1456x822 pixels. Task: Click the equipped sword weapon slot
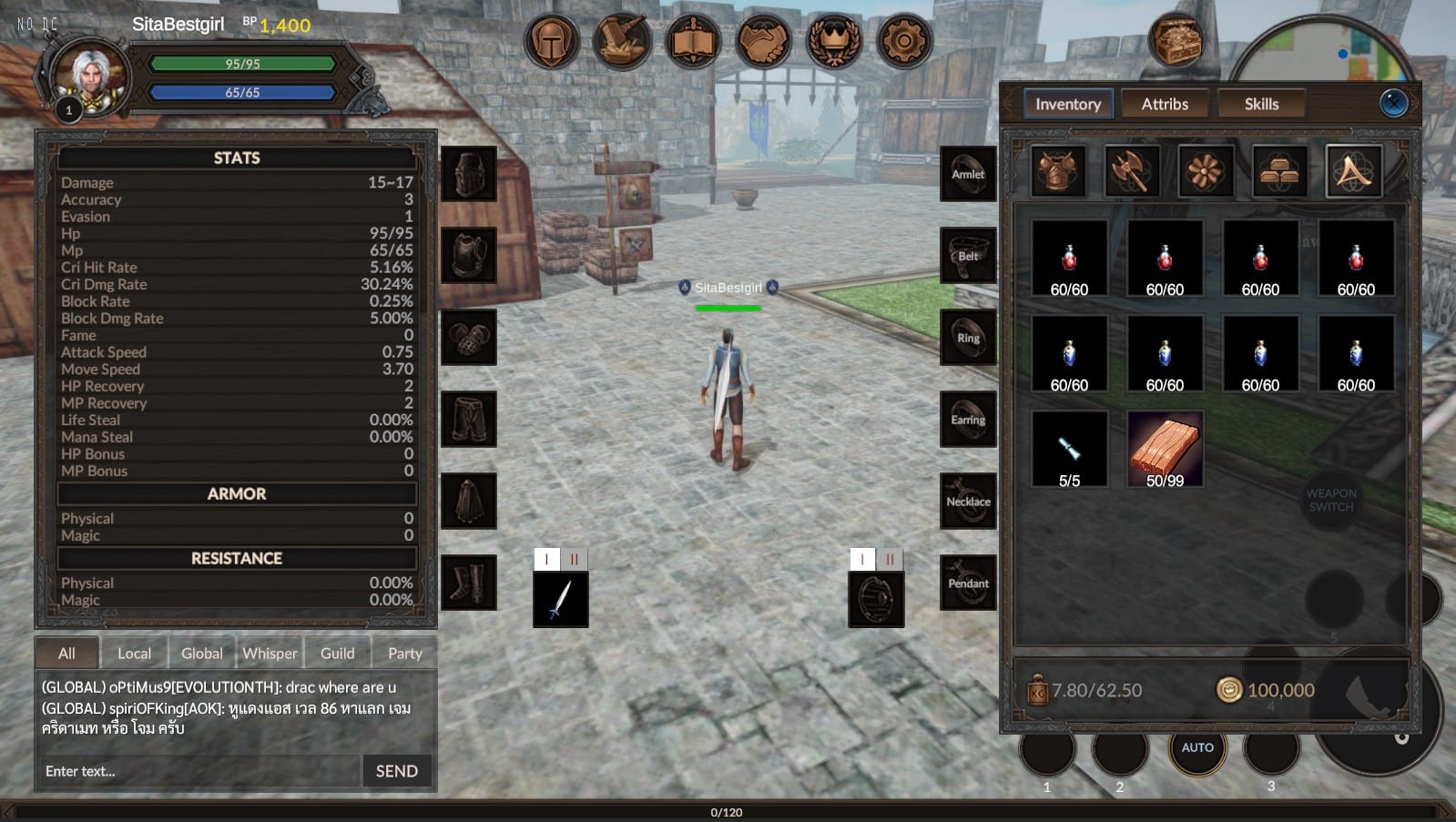(x=561, y=599)
